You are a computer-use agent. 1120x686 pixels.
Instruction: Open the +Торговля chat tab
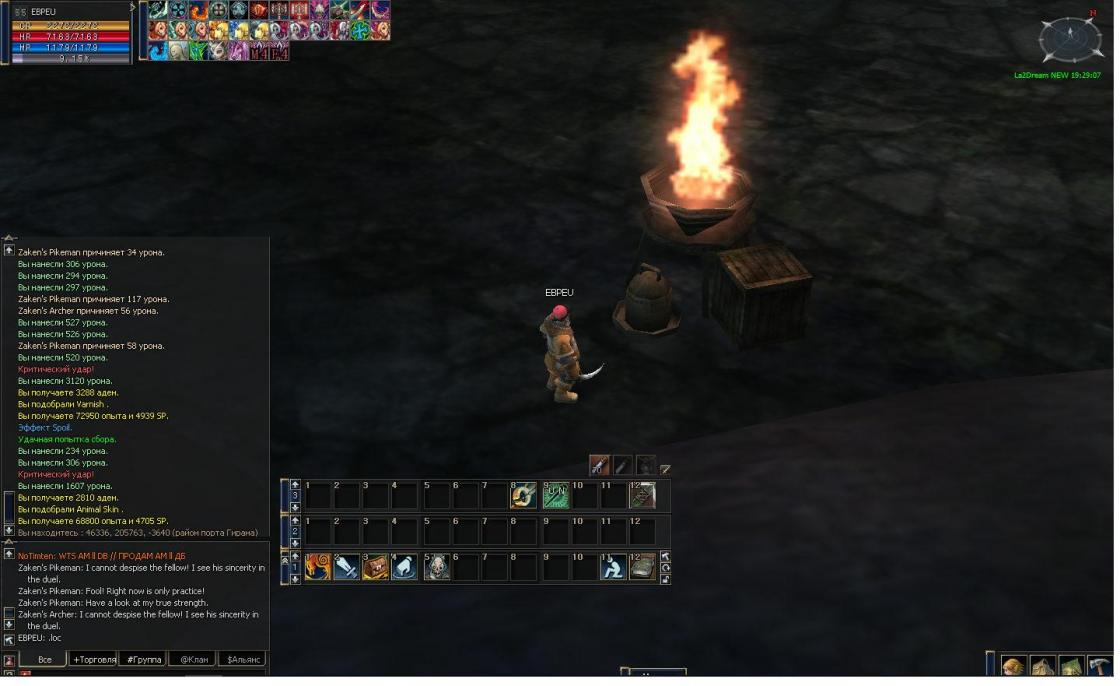pyautogui.click(x=92, y=660)
